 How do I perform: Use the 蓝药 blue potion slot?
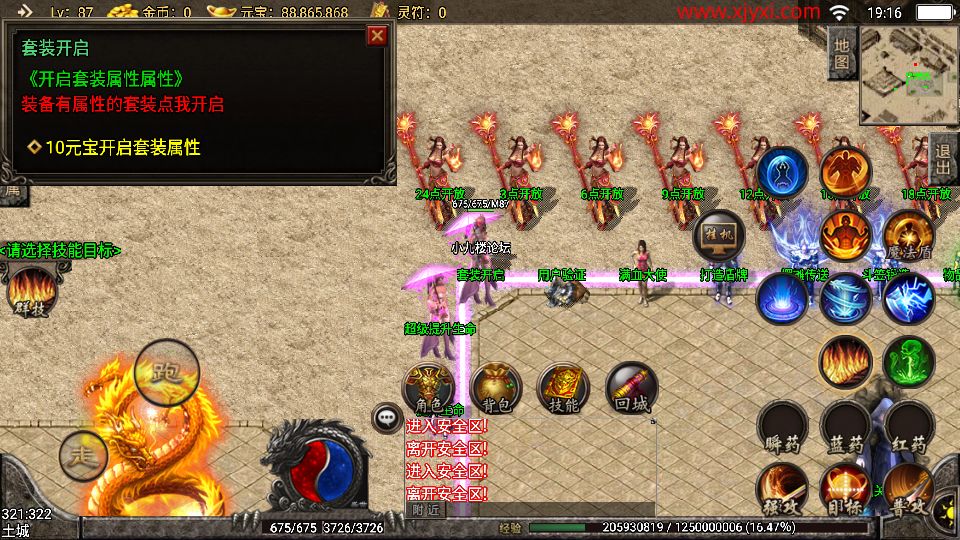[846, 428]
